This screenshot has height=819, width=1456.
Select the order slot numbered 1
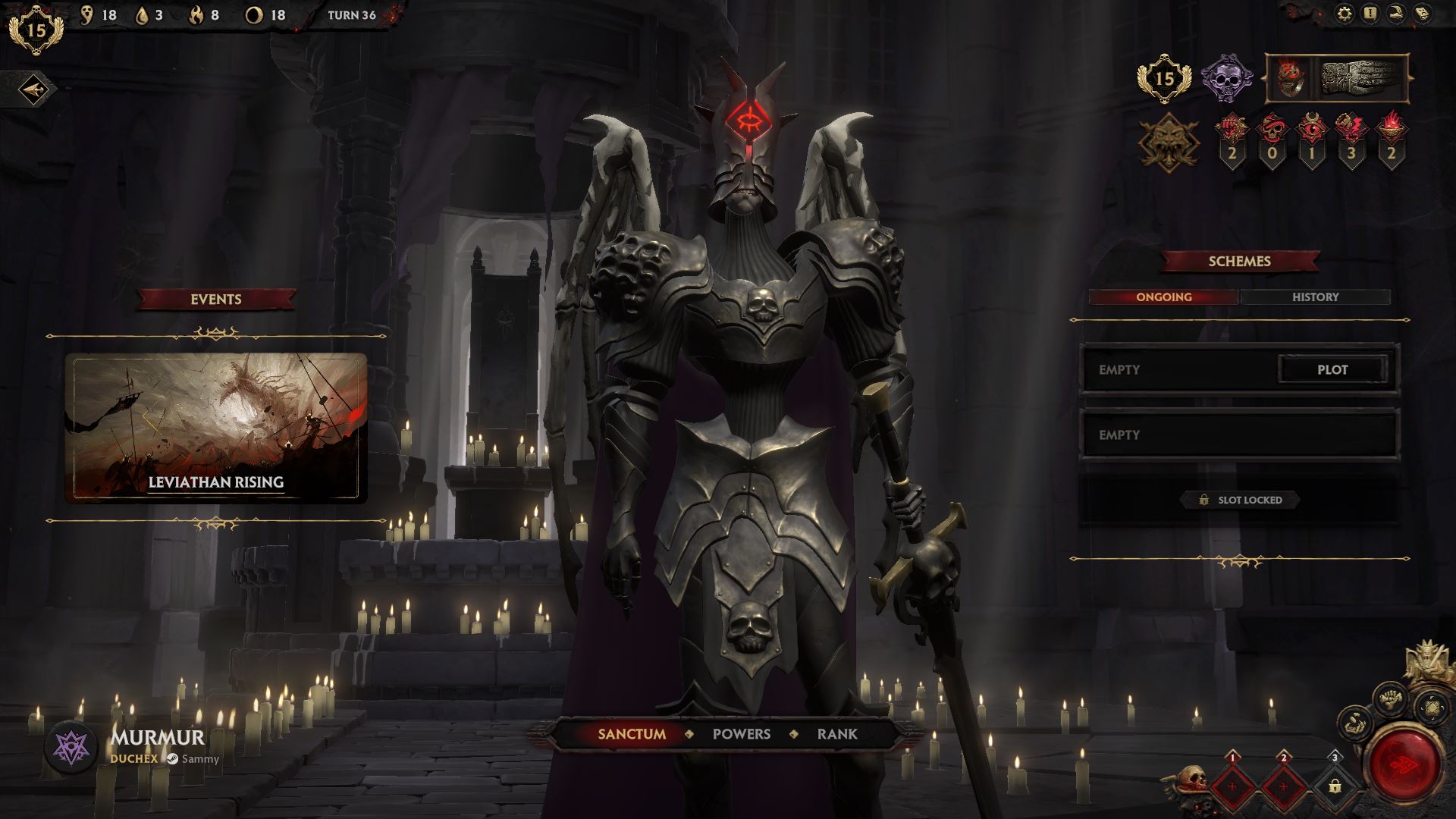click(1232, 786)
